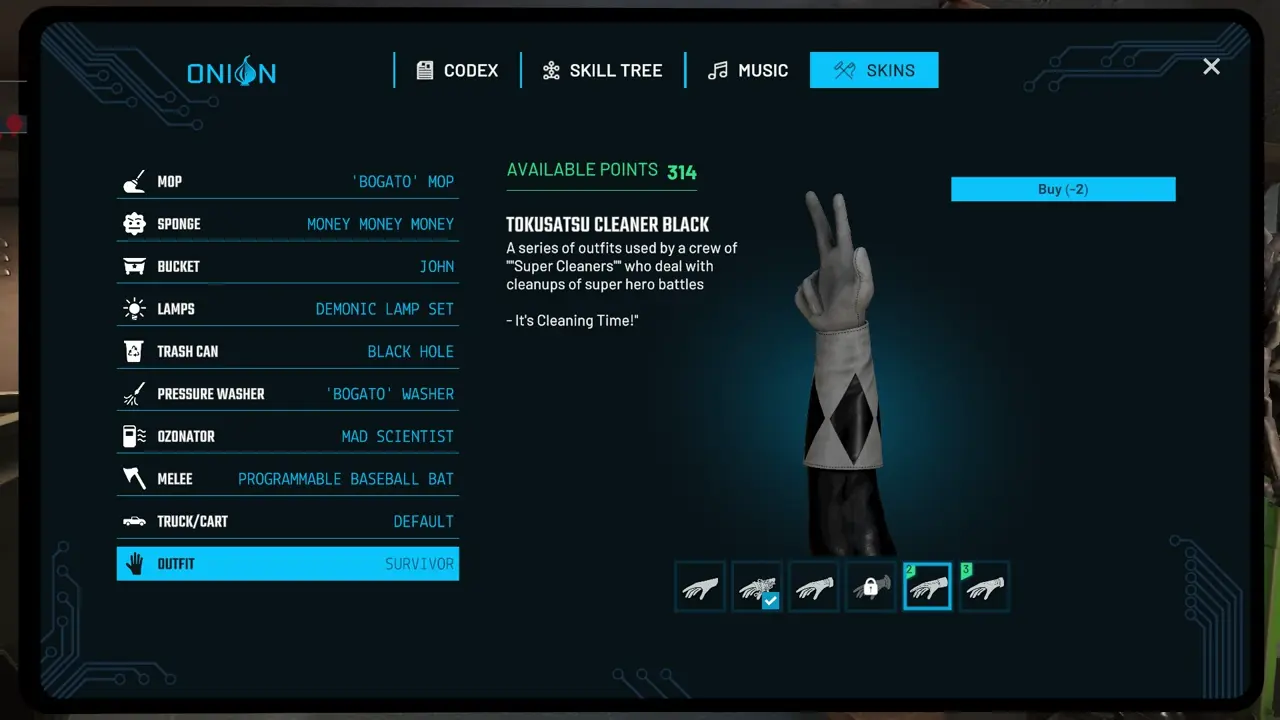Viewport: 1280px width, 720px height.
Task: Click the locked glove skin padlock
Action: (x=870, y=586)
